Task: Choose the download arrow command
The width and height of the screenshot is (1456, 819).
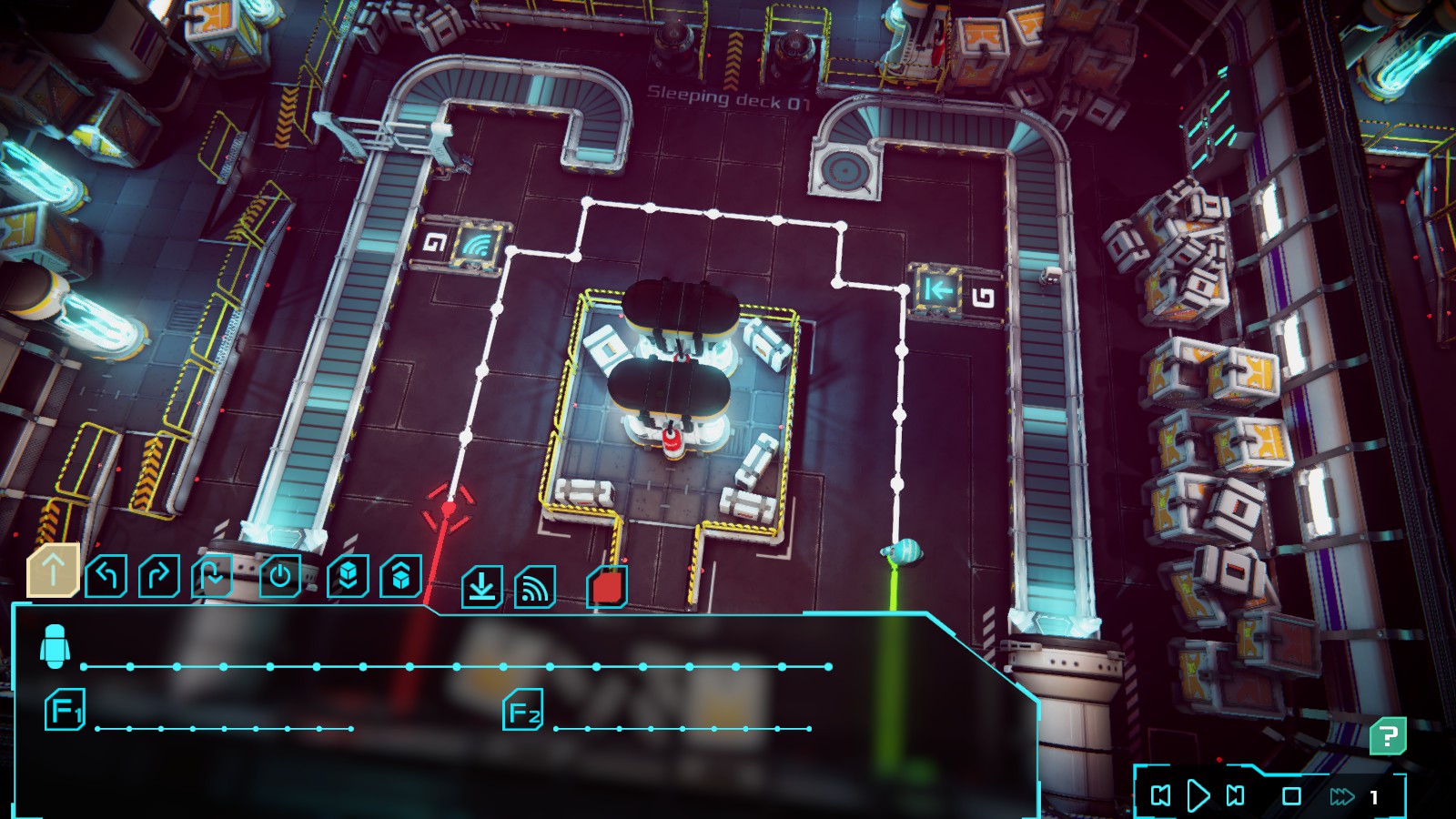Action: click(x=481, y=587)
